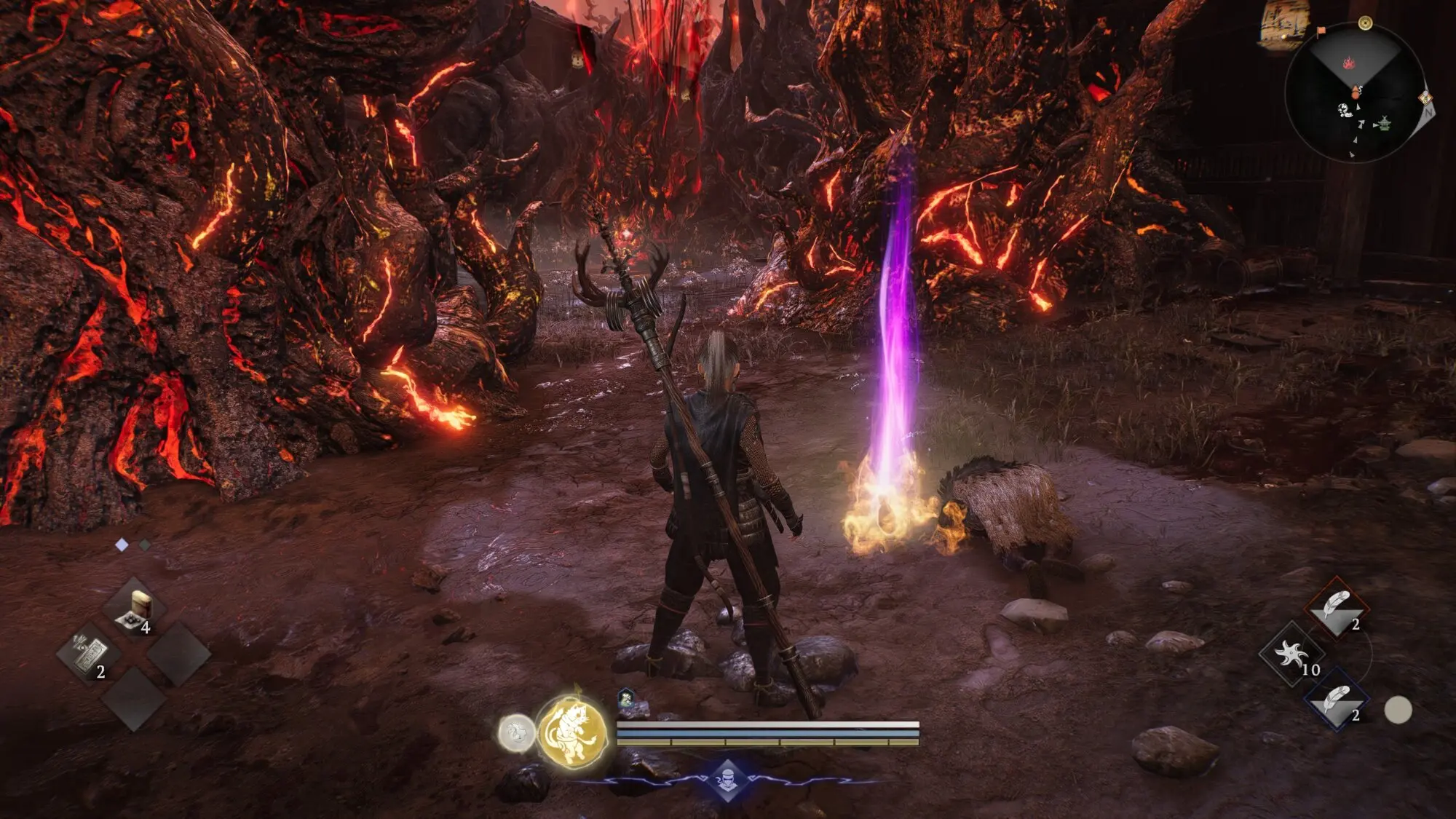This screenshot has height=819, width=1456.
Task: Click the red flame marker on minimap
Action: point(1349,63)
